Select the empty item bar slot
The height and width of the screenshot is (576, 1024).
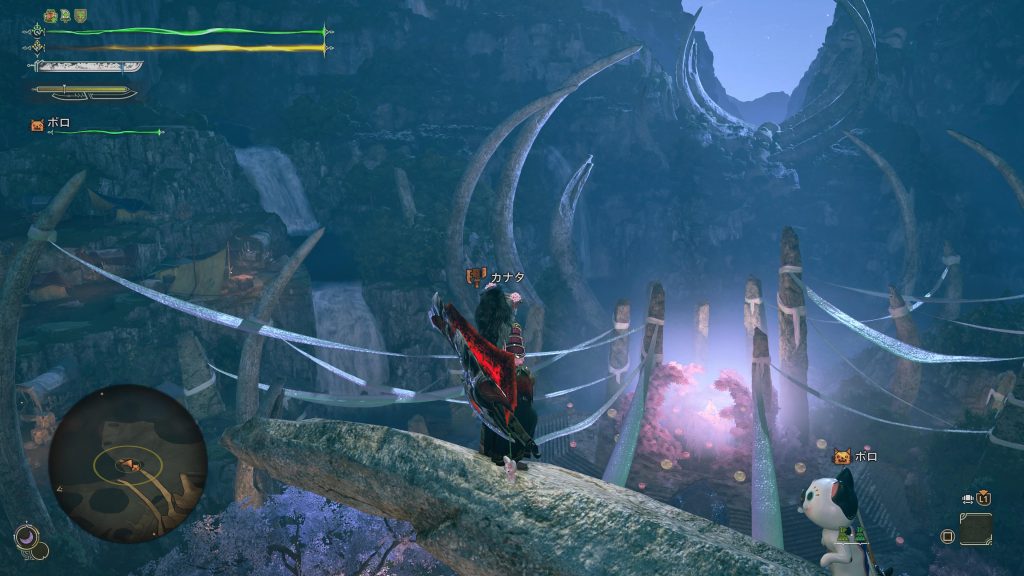[976, 528]
